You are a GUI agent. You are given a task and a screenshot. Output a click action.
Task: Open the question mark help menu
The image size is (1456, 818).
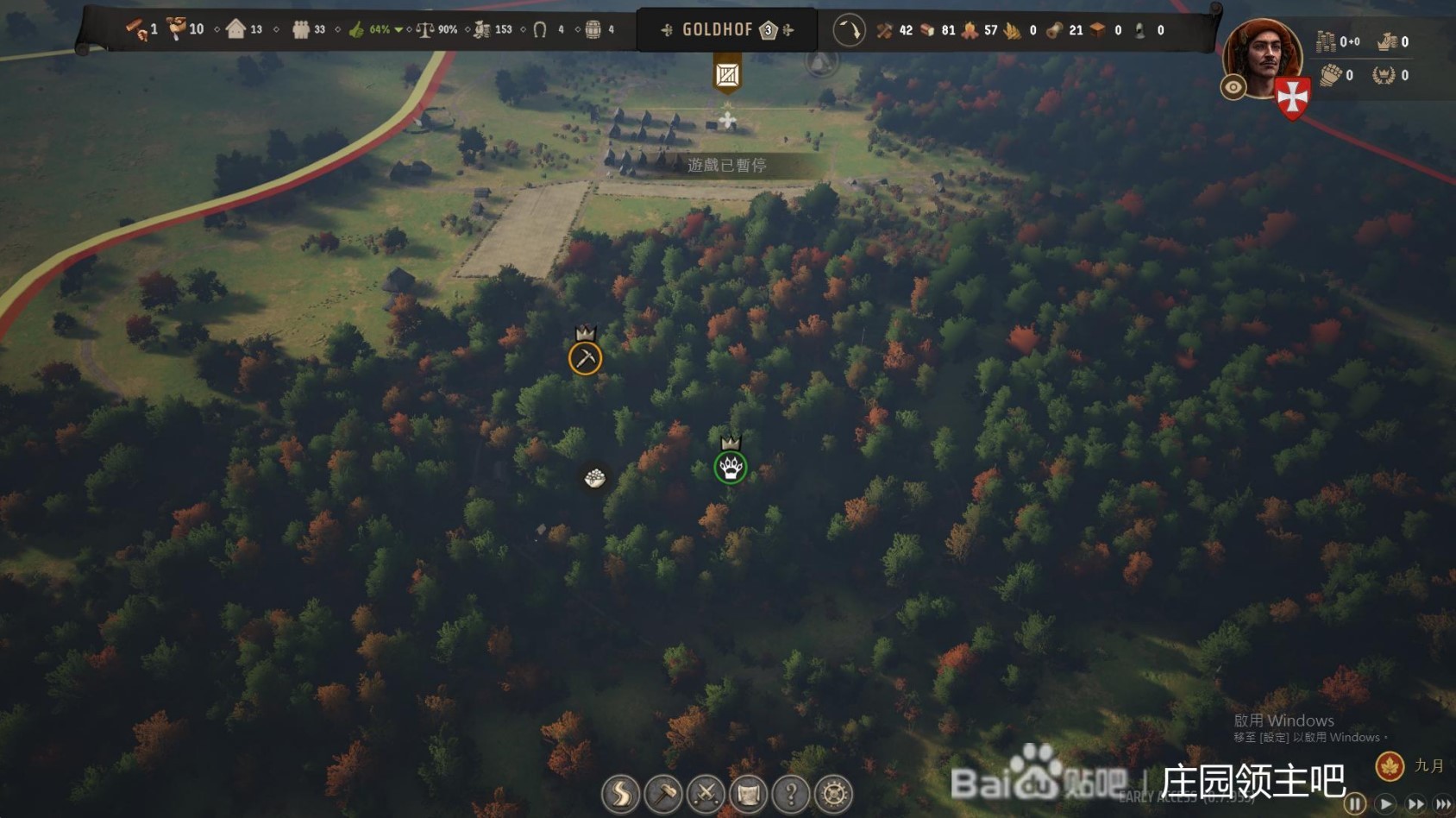791,794
